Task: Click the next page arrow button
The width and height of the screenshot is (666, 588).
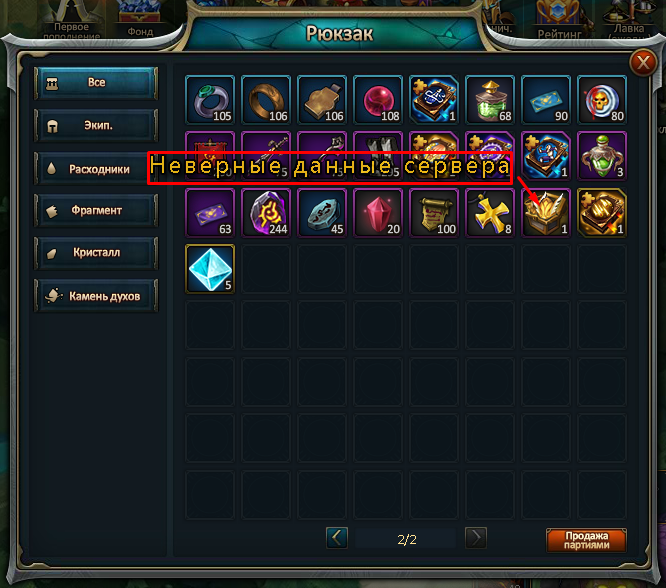Action: coord(476,538)
